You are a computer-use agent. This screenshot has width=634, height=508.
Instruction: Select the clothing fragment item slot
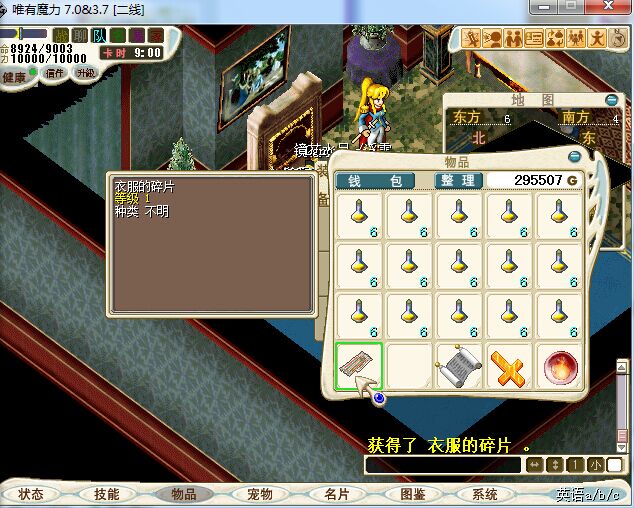point(359,365)
